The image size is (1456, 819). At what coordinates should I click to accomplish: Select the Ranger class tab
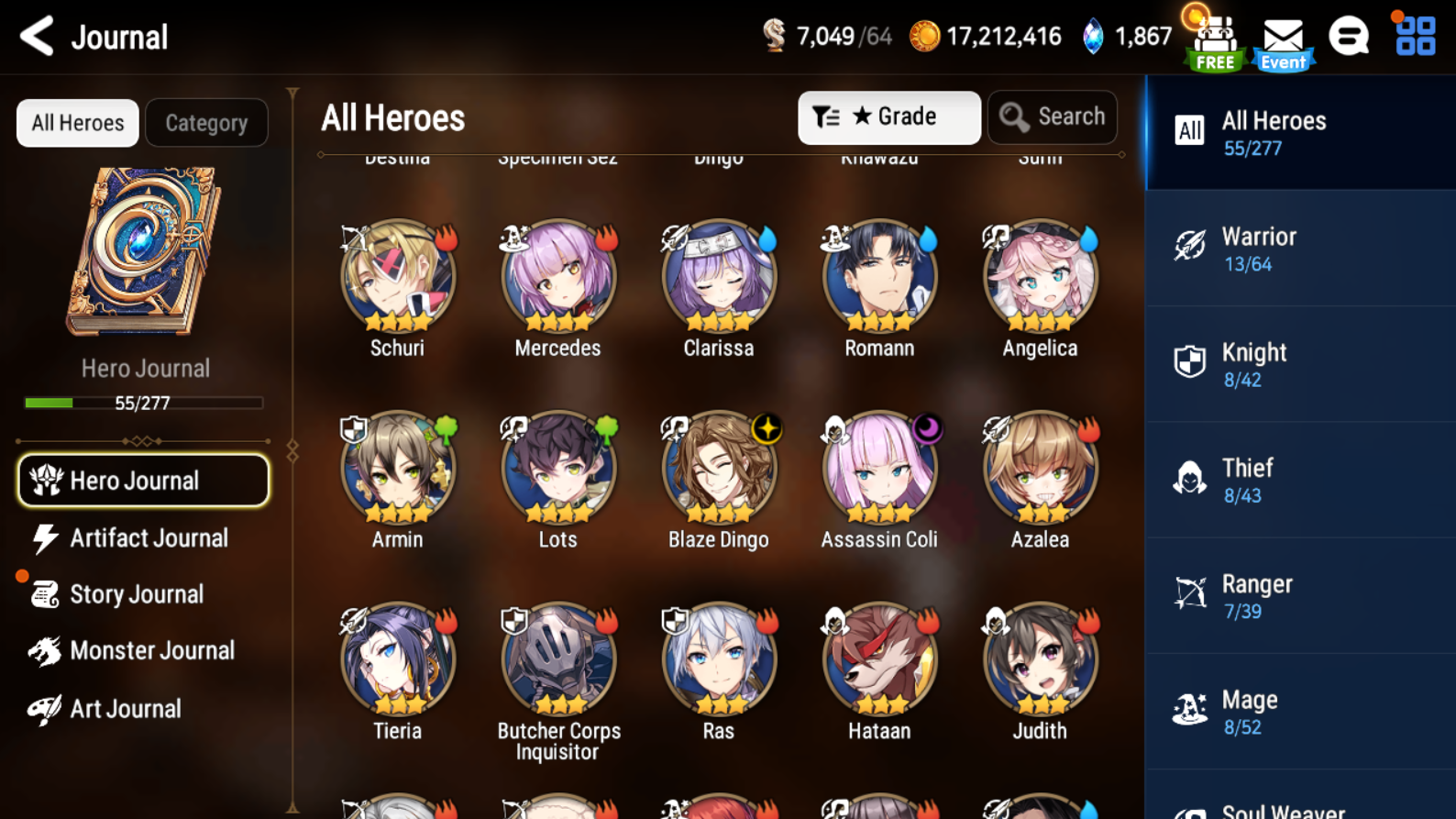[1299, 595]
